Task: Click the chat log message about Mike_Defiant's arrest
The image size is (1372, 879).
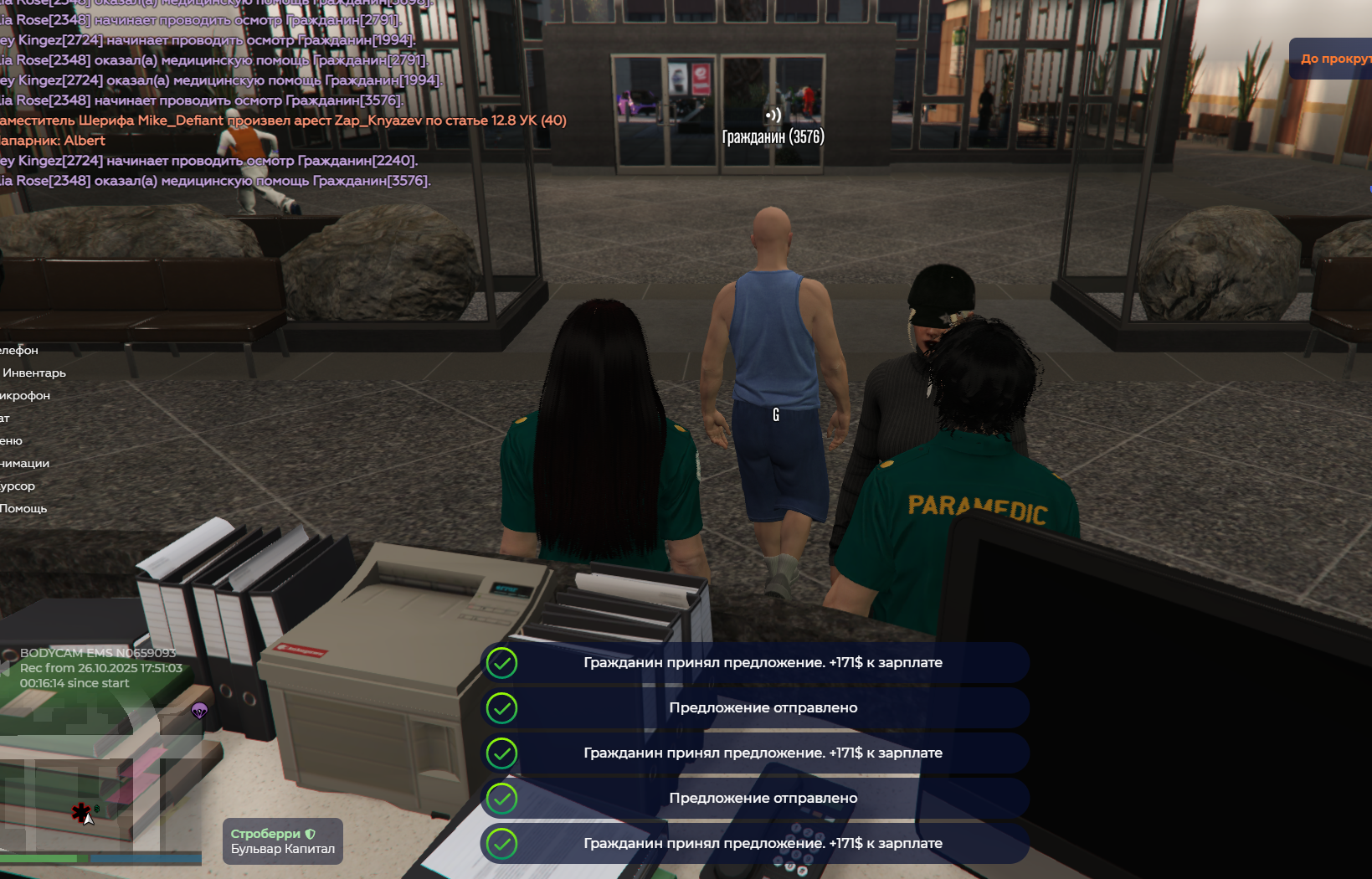Action: click(283, 121)
